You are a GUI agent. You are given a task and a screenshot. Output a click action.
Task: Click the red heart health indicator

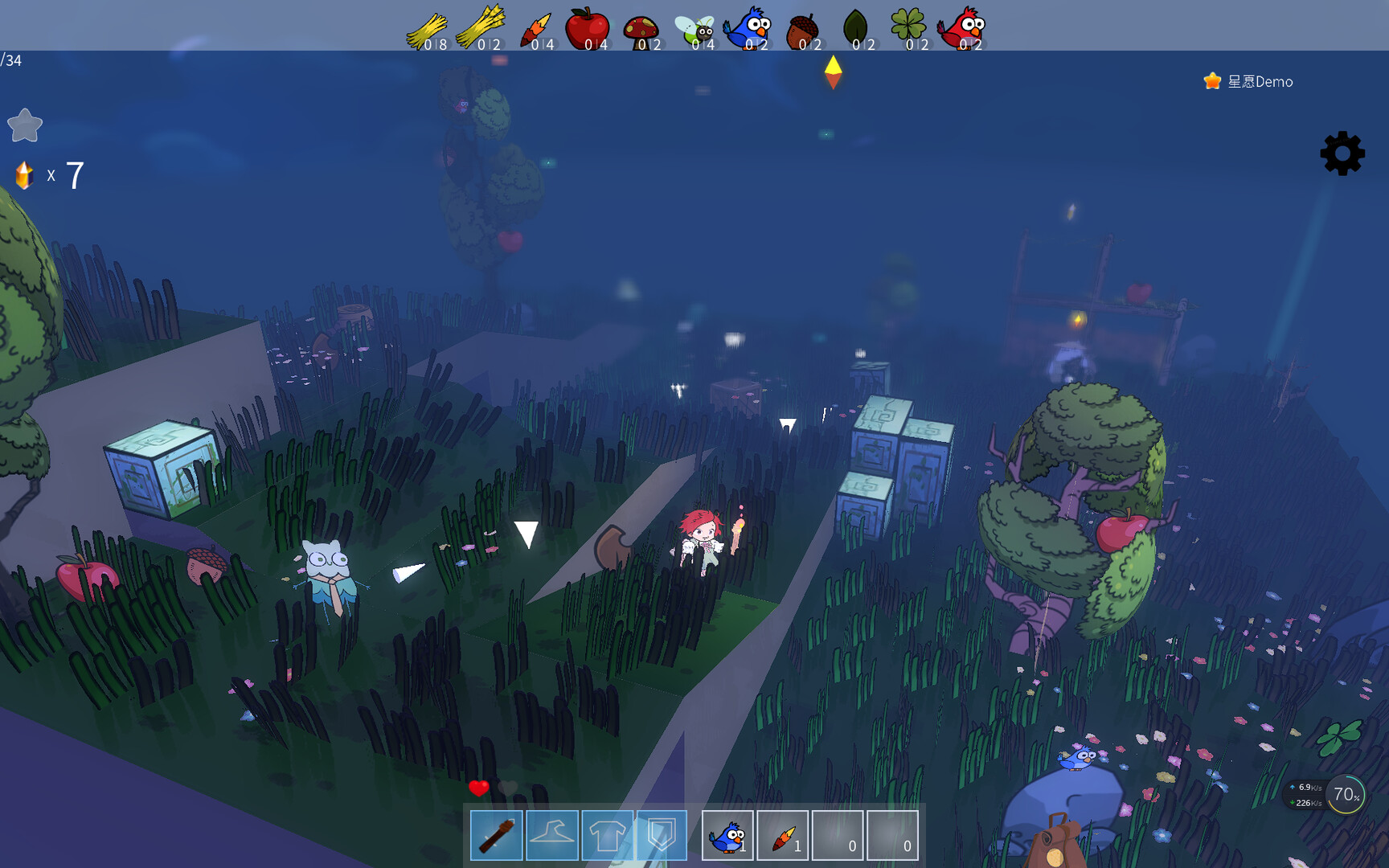(480, 788)
